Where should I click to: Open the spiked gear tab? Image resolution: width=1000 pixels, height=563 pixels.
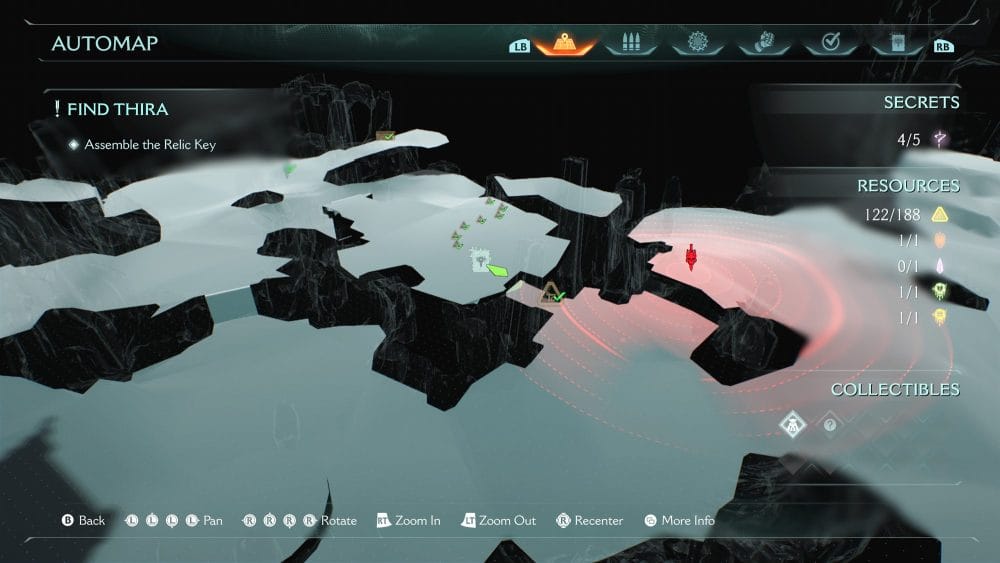[697, 44]
